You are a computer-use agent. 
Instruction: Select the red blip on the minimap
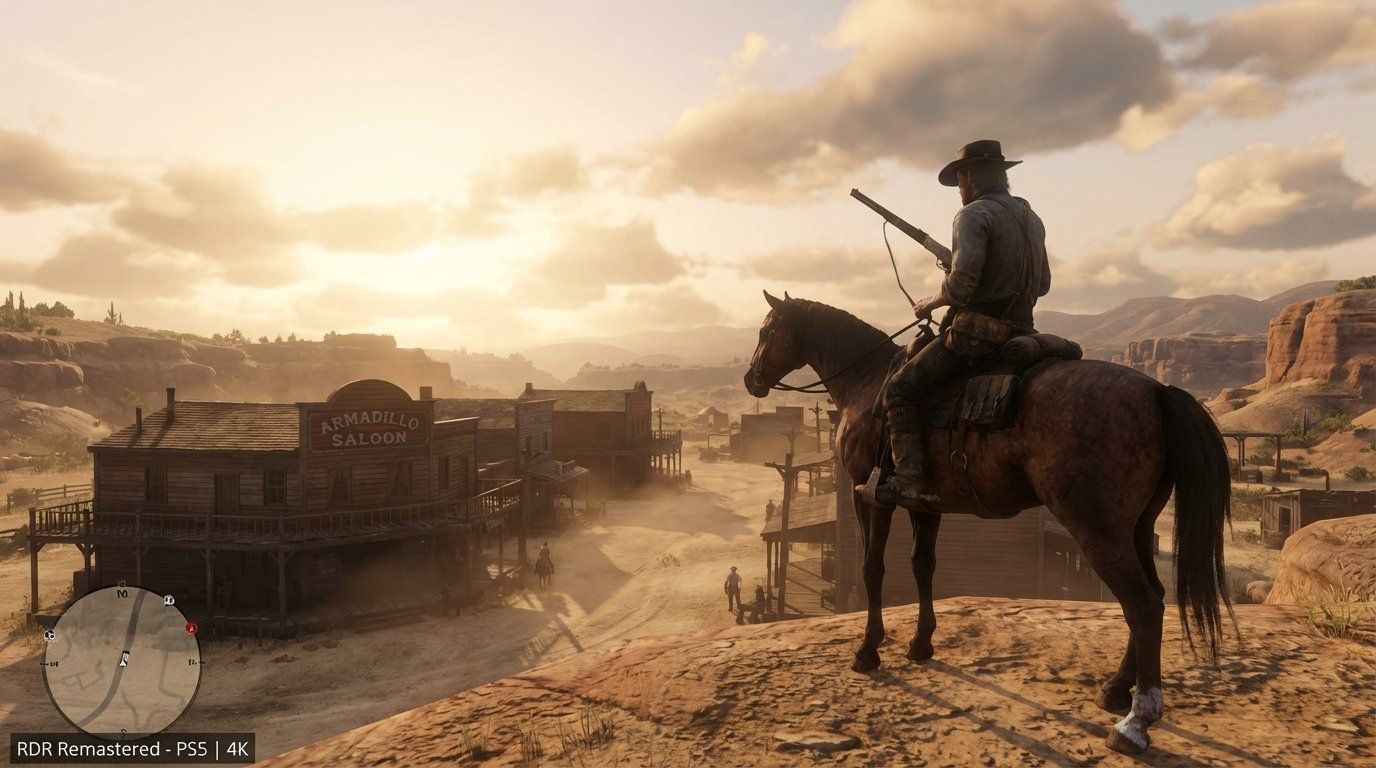pyautogui.click(x=190, y=627)
